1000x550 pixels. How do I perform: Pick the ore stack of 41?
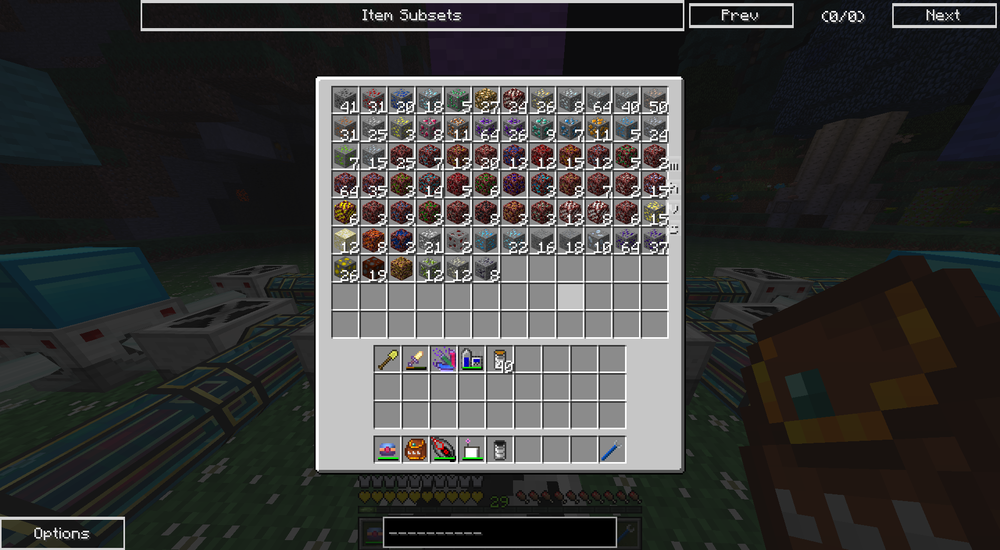click(x=345, y=100)
